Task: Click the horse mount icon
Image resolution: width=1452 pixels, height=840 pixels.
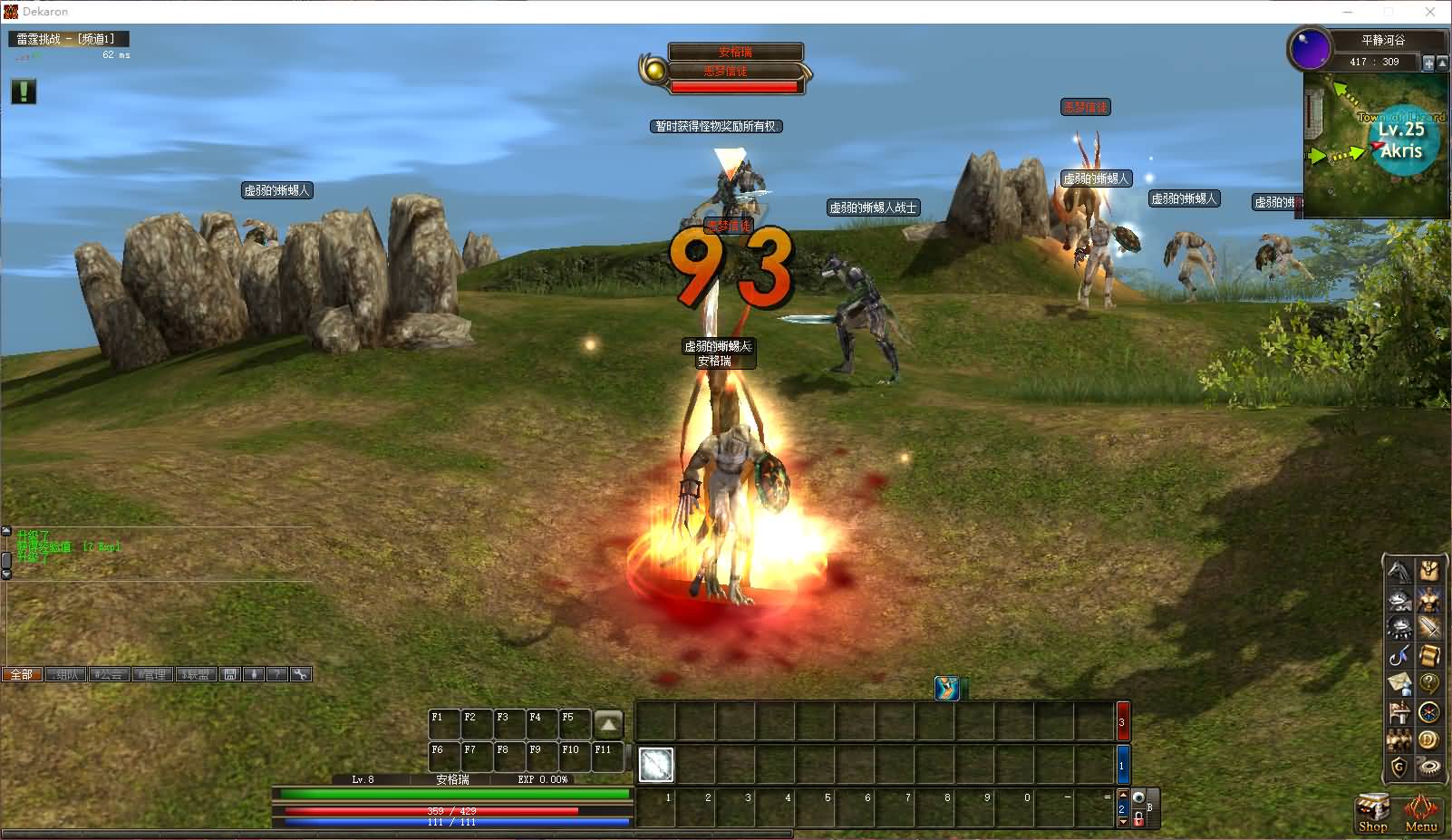Action: point(1399,572)
